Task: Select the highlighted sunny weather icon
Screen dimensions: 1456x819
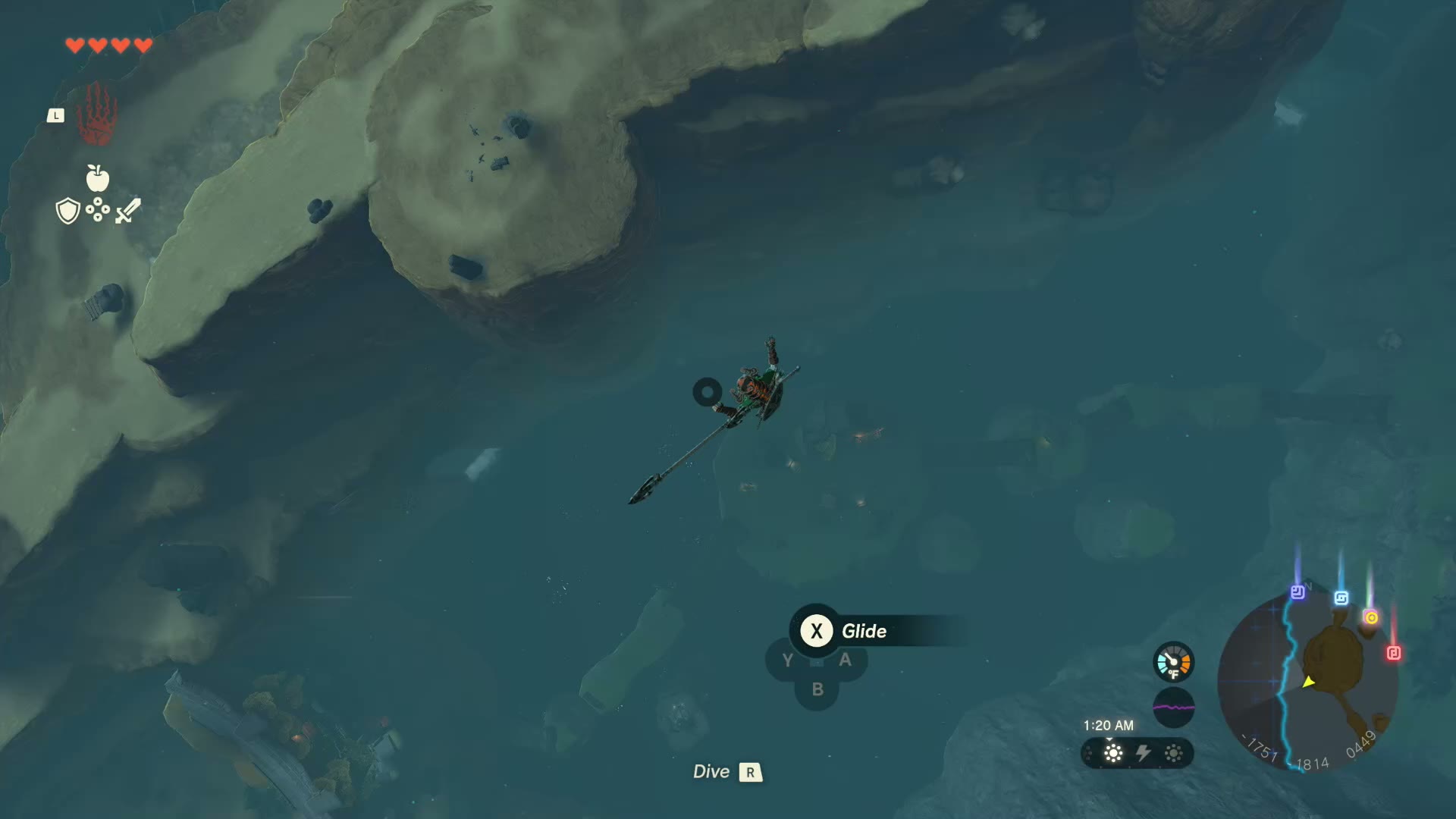Action: point(1113,753)
